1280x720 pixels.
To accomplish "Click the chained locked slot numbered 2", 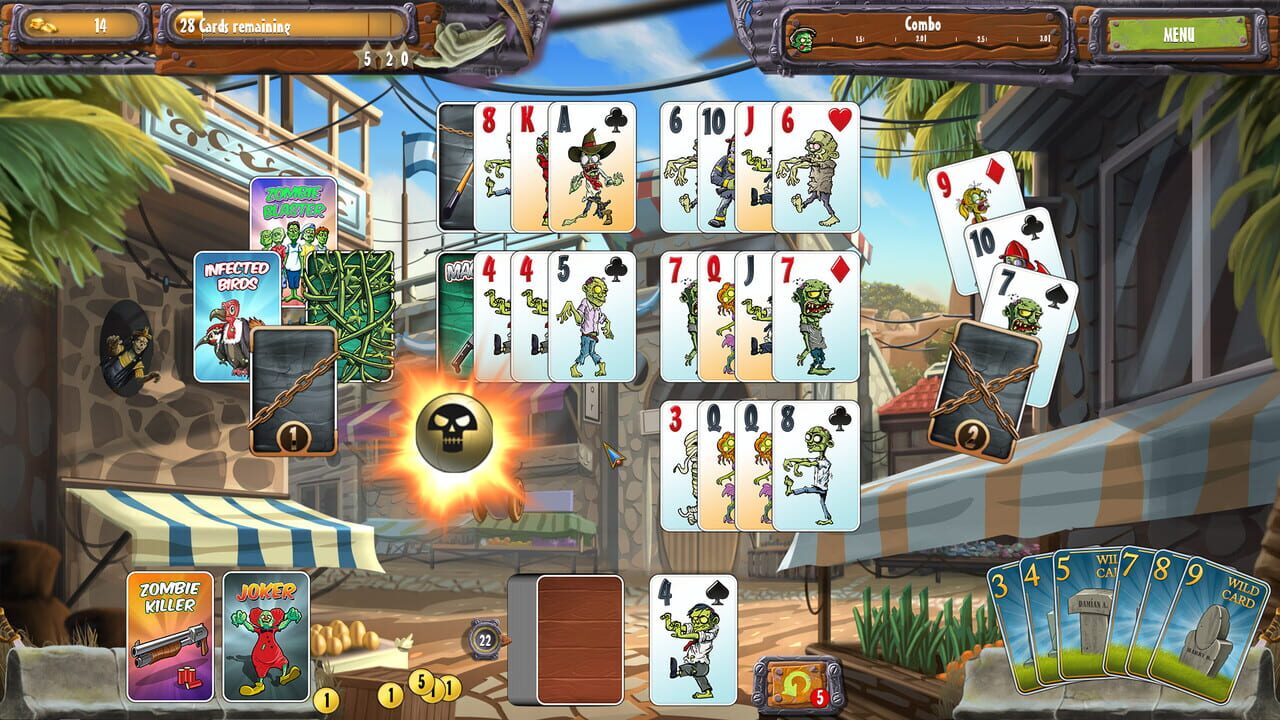I will 987,391.
